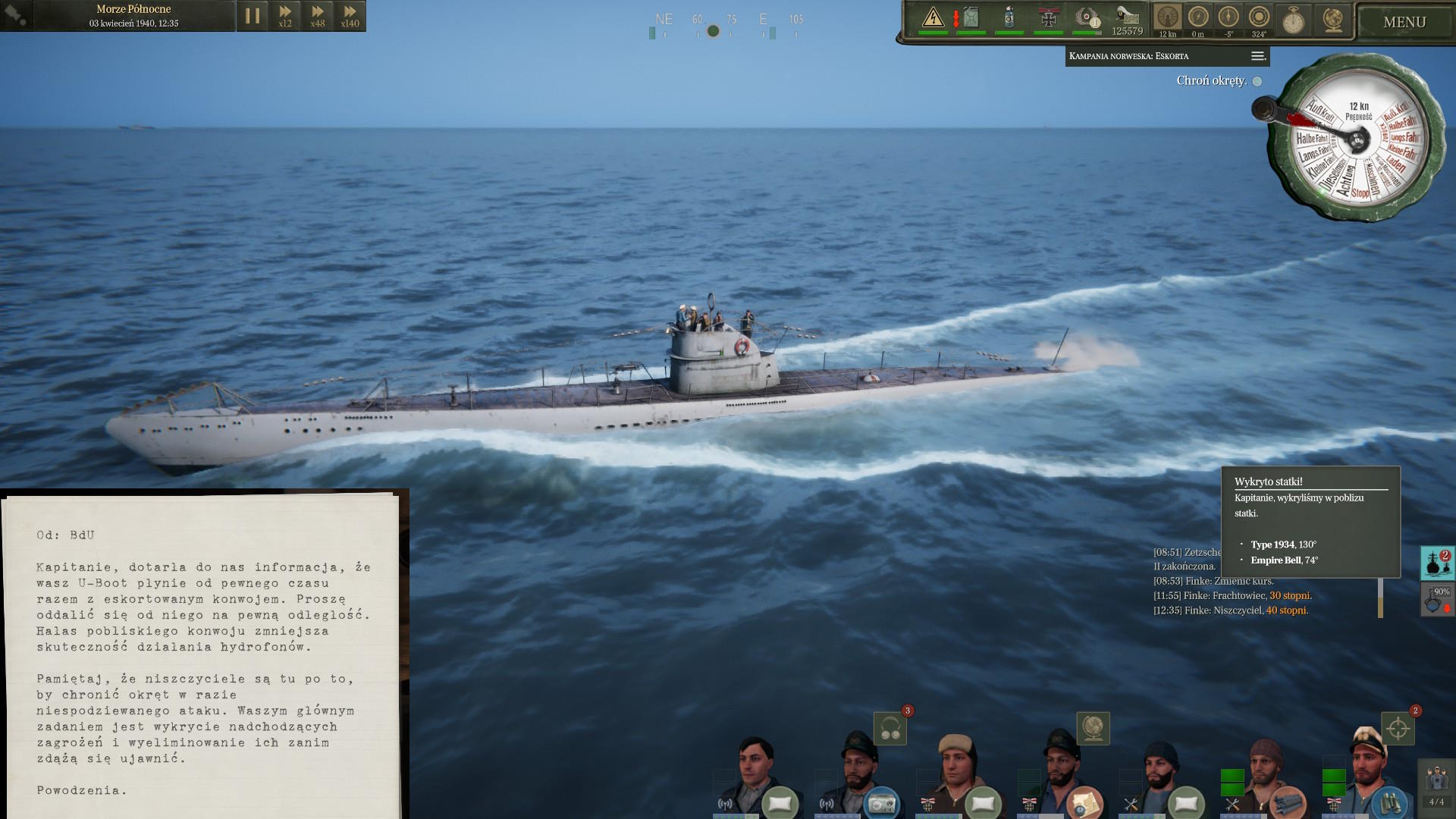Image resolution: width=1456 pixels, height=819 pixels.
Task: Set time compression to x12
Action: point(285,16)
